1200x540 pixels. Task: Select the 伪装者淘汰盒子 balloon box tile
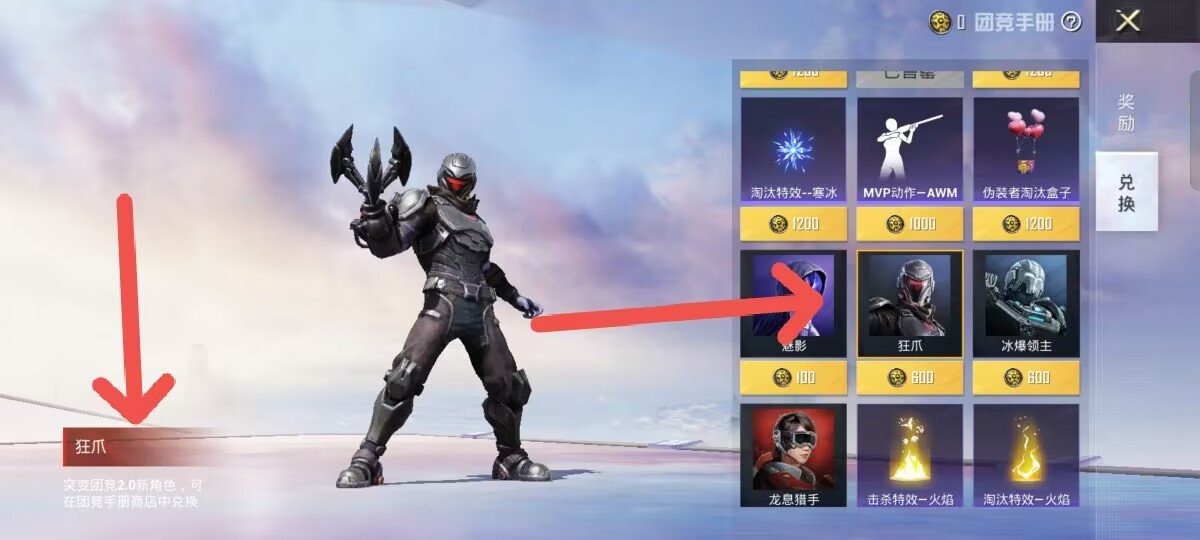click(1025, 150)
